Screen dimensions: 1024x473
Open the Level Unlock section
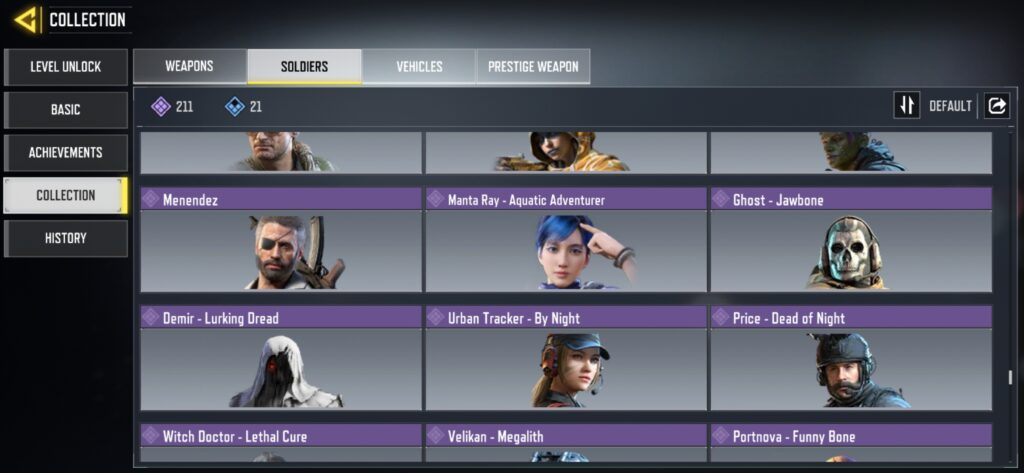pyautogui.click(x=66, y=67)
